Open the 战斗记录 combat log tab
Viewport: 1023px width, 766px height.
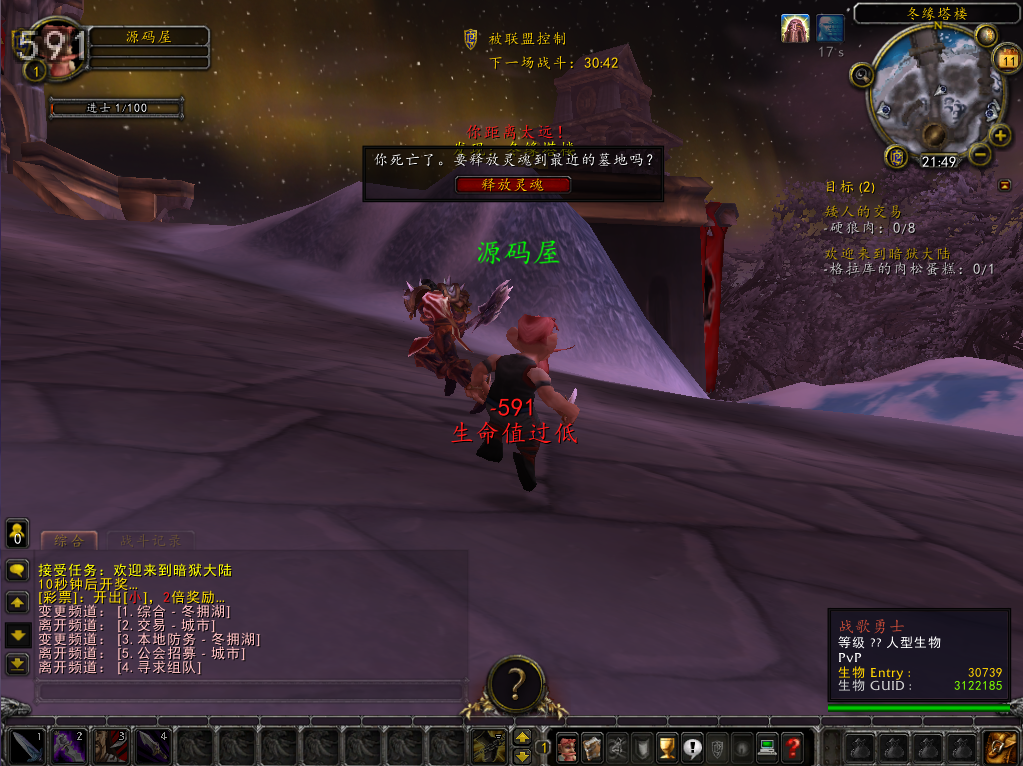[151, 541]
